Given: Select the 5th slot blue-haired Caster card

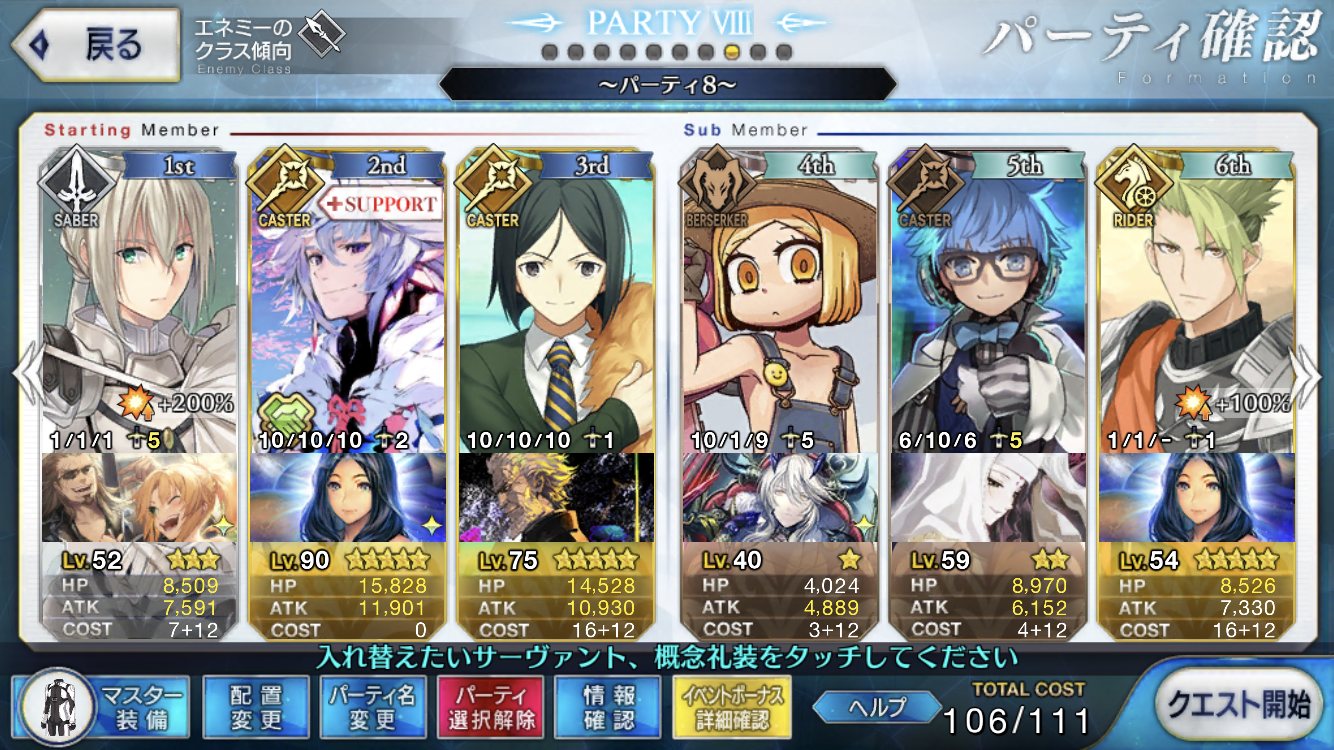Looking at the screenshot, I should tap(988, 300).
